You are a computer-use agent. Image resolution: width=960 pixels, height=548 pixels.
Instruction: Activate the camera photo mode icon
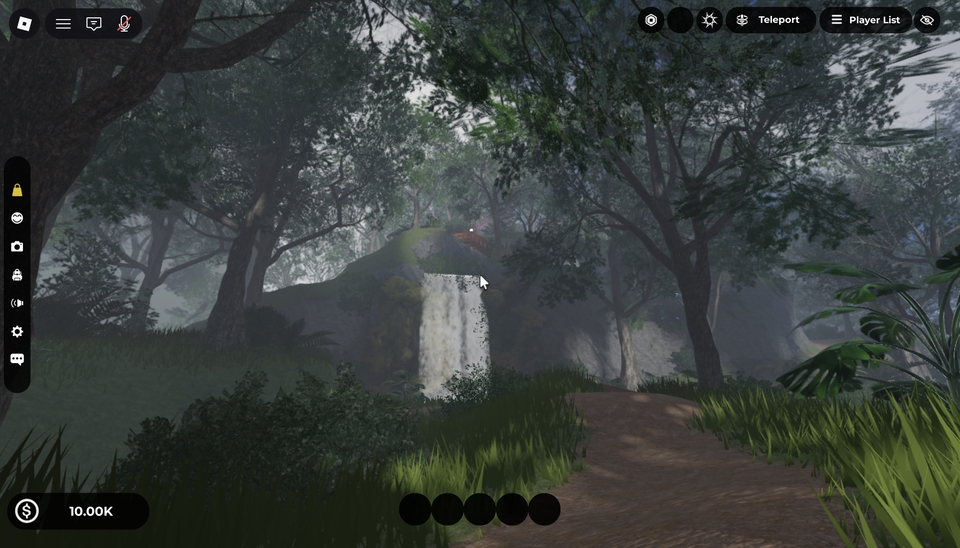(17, 246)
